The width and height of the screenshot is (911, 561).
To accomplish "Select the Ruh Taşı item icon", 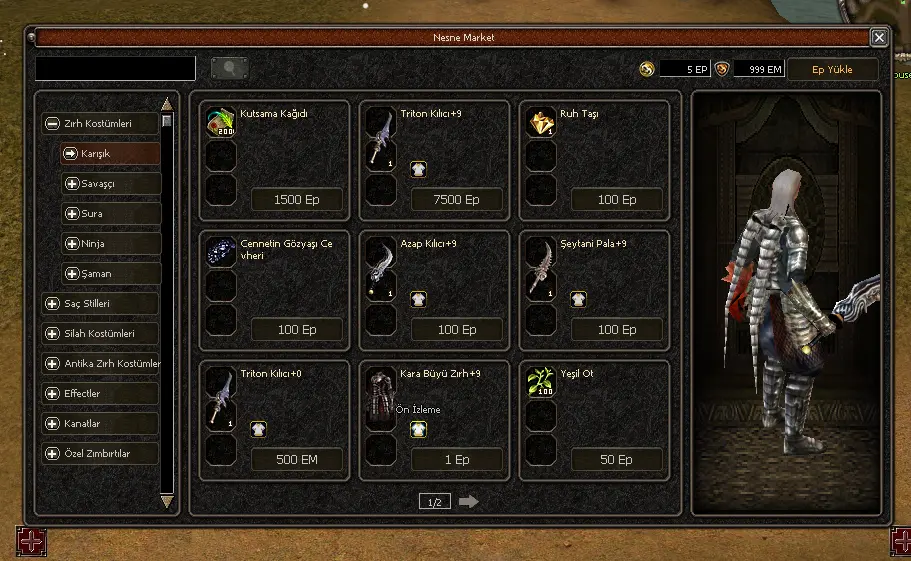I will coord(542,122).
